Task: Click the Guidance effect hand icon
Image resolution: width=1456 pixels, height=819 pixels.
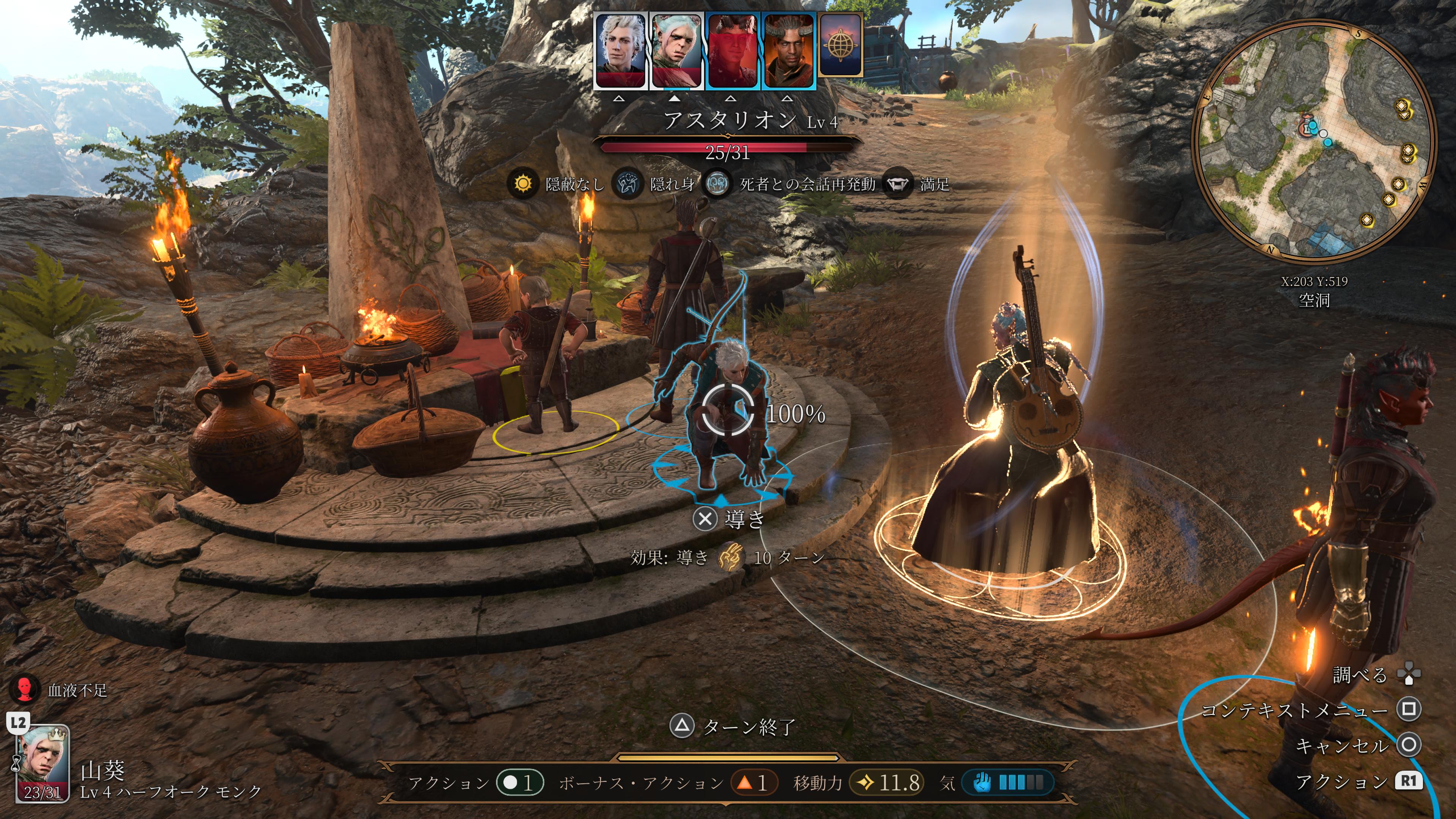Action: tap(731, 557)
